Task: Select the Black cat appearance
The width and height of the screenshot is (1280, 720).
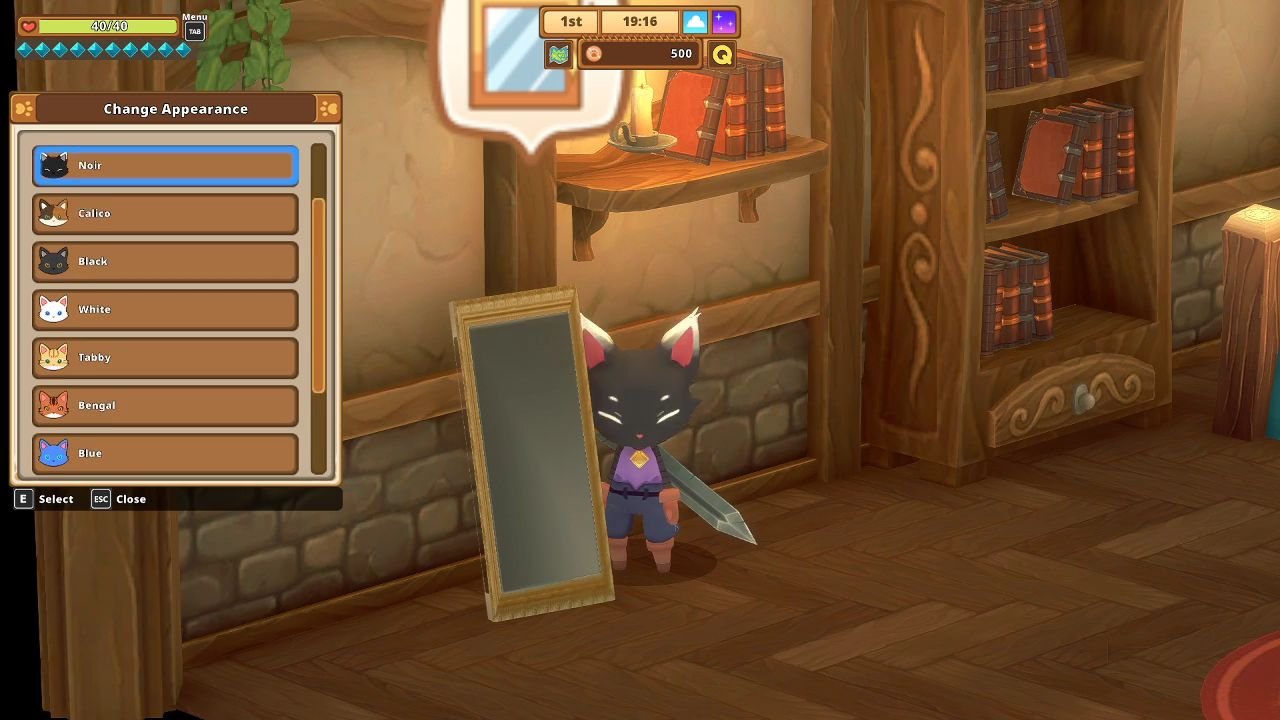Action: click(x=164, y=261)
